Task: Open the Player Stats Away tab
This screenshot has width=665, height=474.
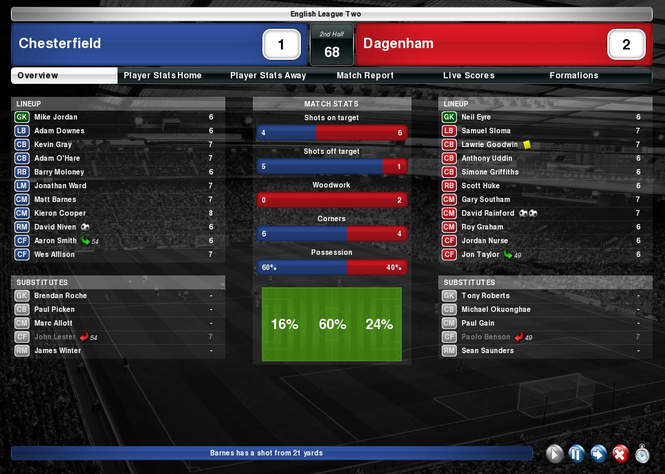Action: (x=268, y=76)
